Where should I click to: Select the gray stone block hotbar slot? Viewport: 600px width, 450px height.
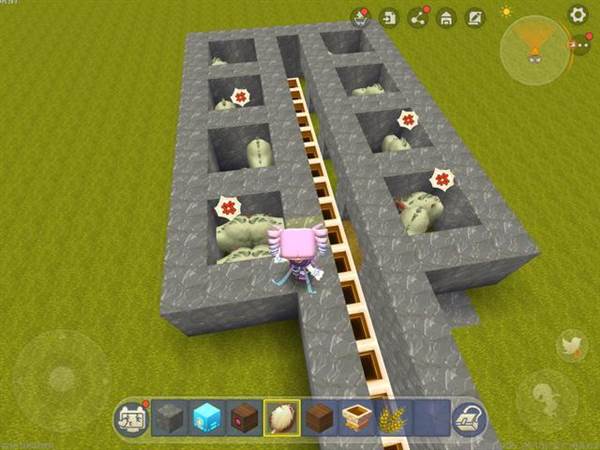point(171,420)
